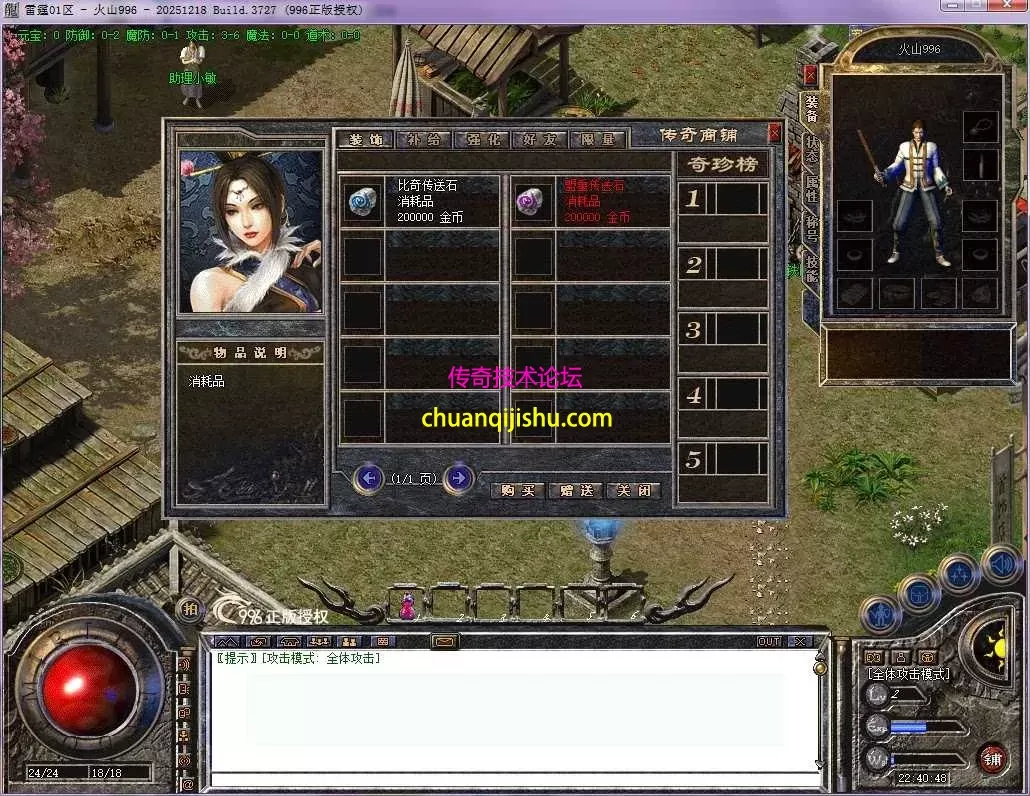Viewport: 1030px width, 796px height.
Task: Switch to the 好友 tab
Action: (540, 139)
